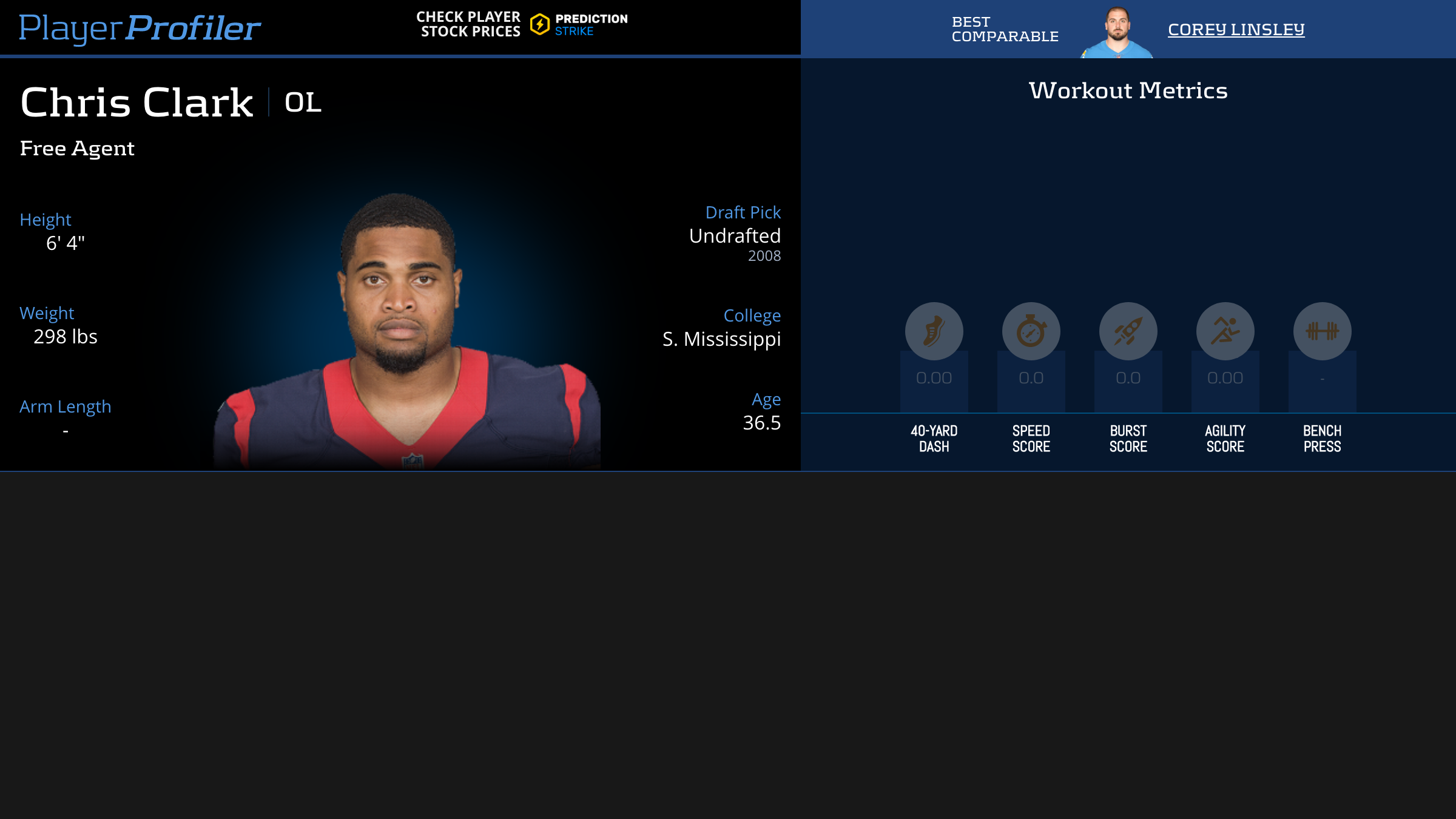
Task: Select the Agility Score runner icon
Action: [x=1225, y=331]
